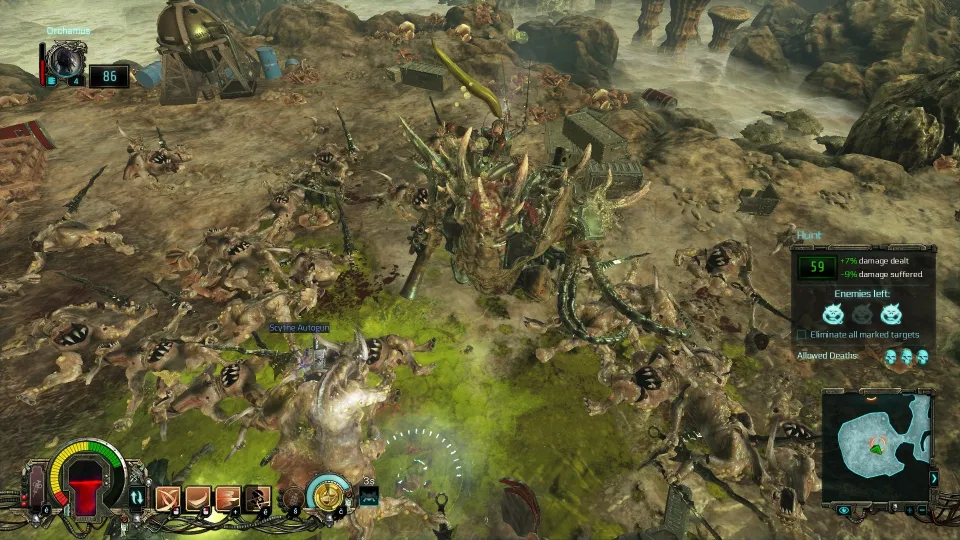Click the minimap display
960x540 pixels.
(875, 440)
